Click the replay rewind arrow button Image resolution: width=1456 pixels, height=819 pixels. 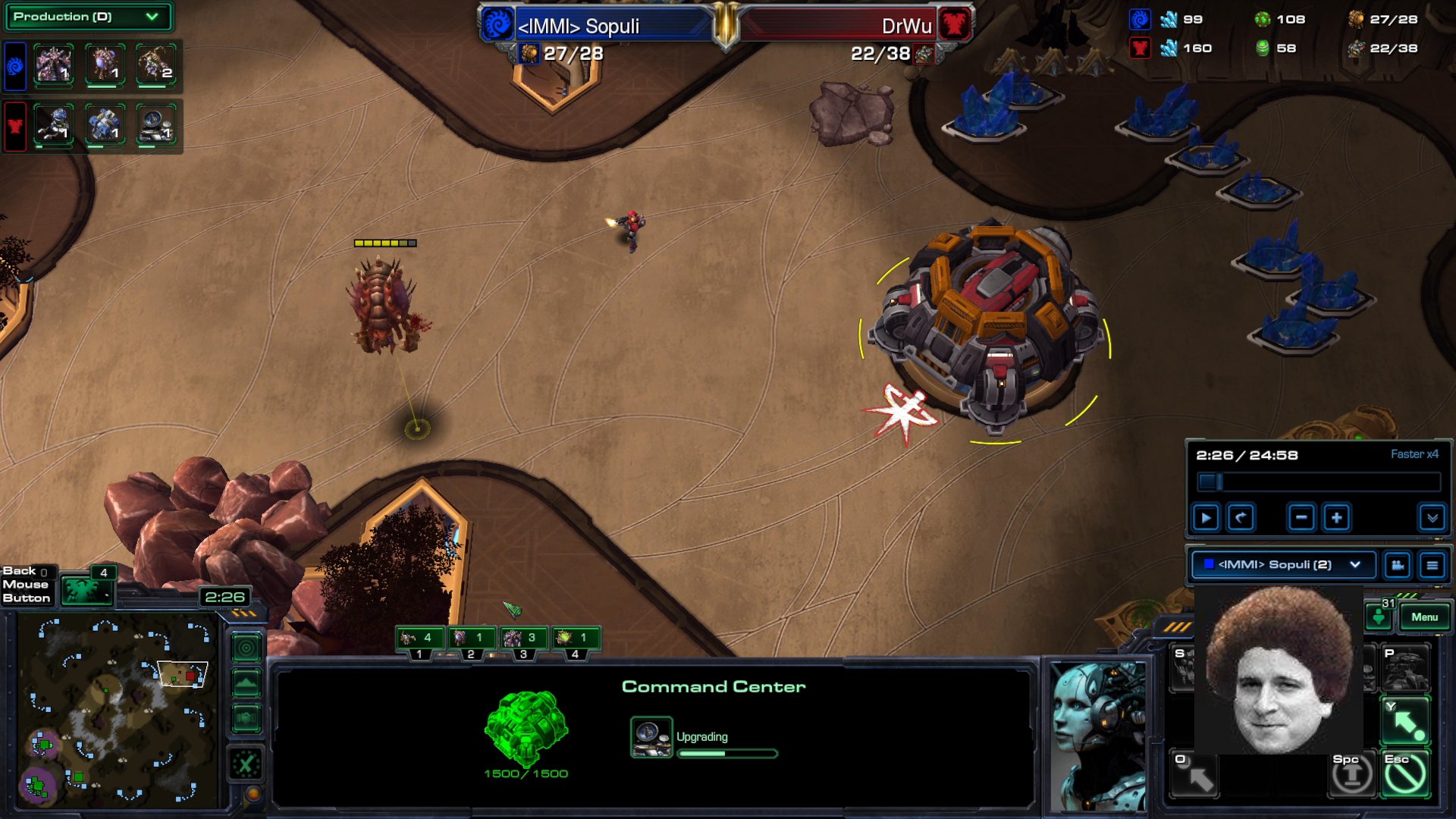1241,519
